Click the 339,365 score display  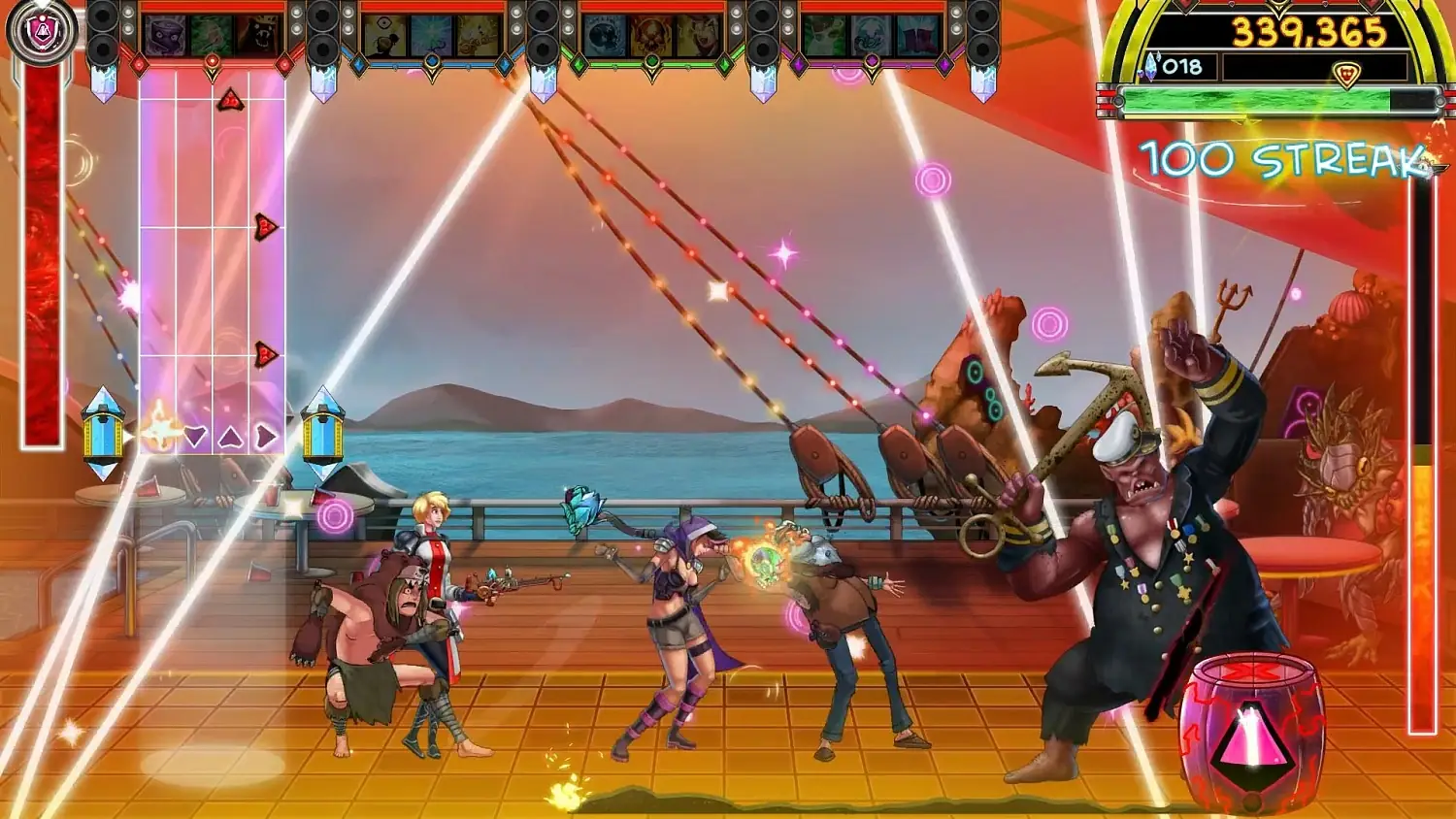tap(1307, 31)
